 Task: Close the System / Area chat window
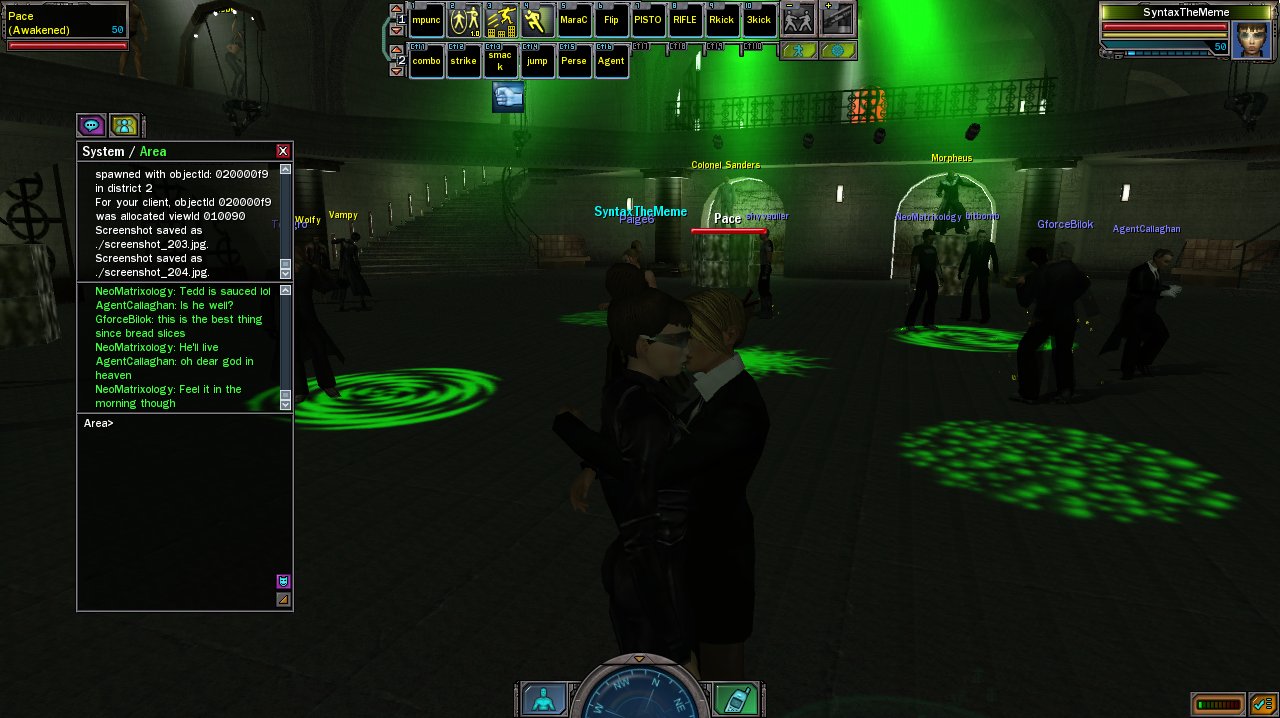pos(283,151)
